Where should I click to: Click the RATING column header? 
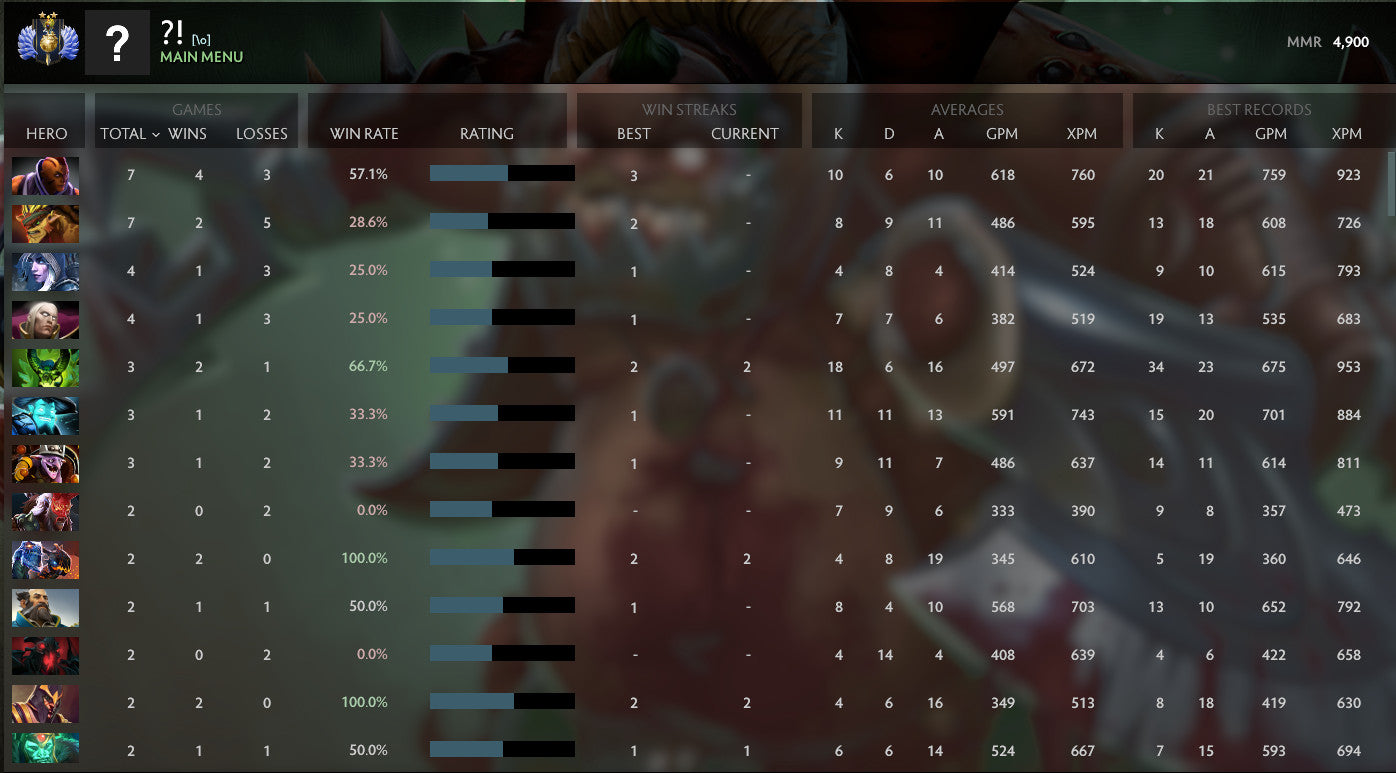pyautogui.click(x=486, y=134)
